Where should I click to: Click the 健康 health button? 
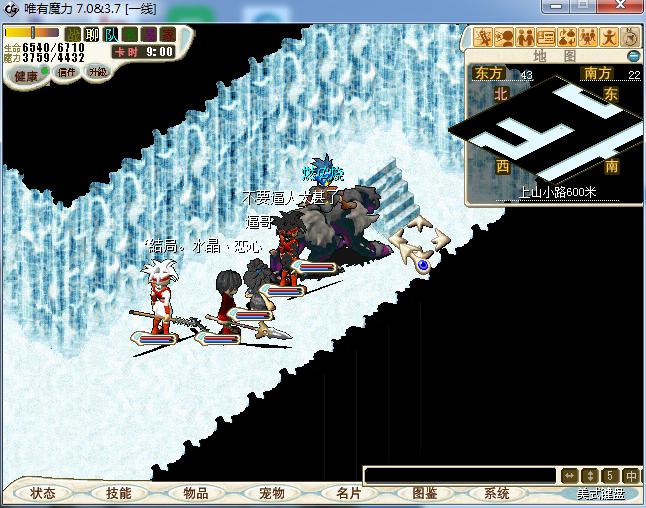tap(26, 76)
